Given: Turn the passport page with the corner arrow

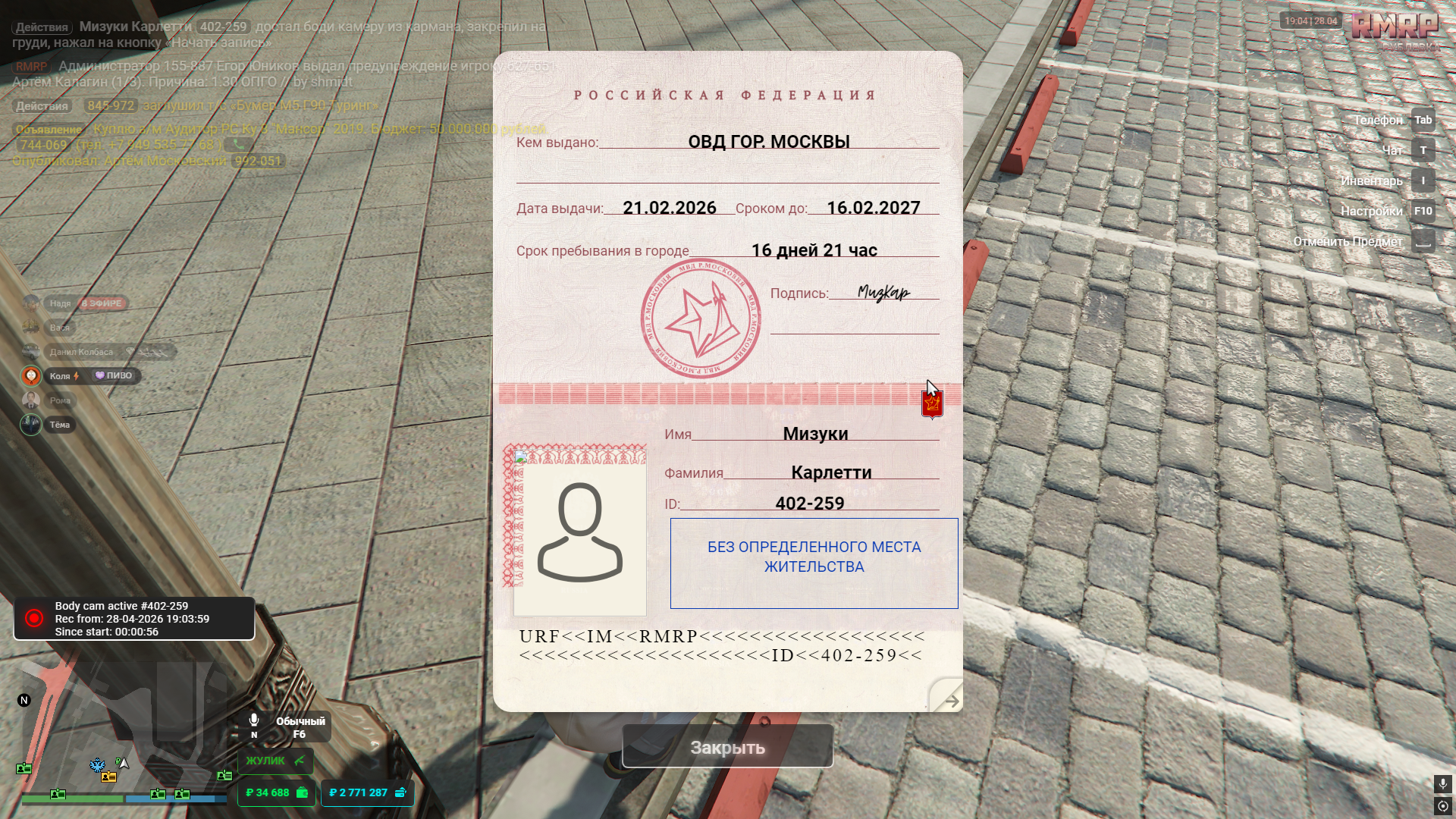Looking at the screenshot, I should pyautogui.click(x=948, y=699).
